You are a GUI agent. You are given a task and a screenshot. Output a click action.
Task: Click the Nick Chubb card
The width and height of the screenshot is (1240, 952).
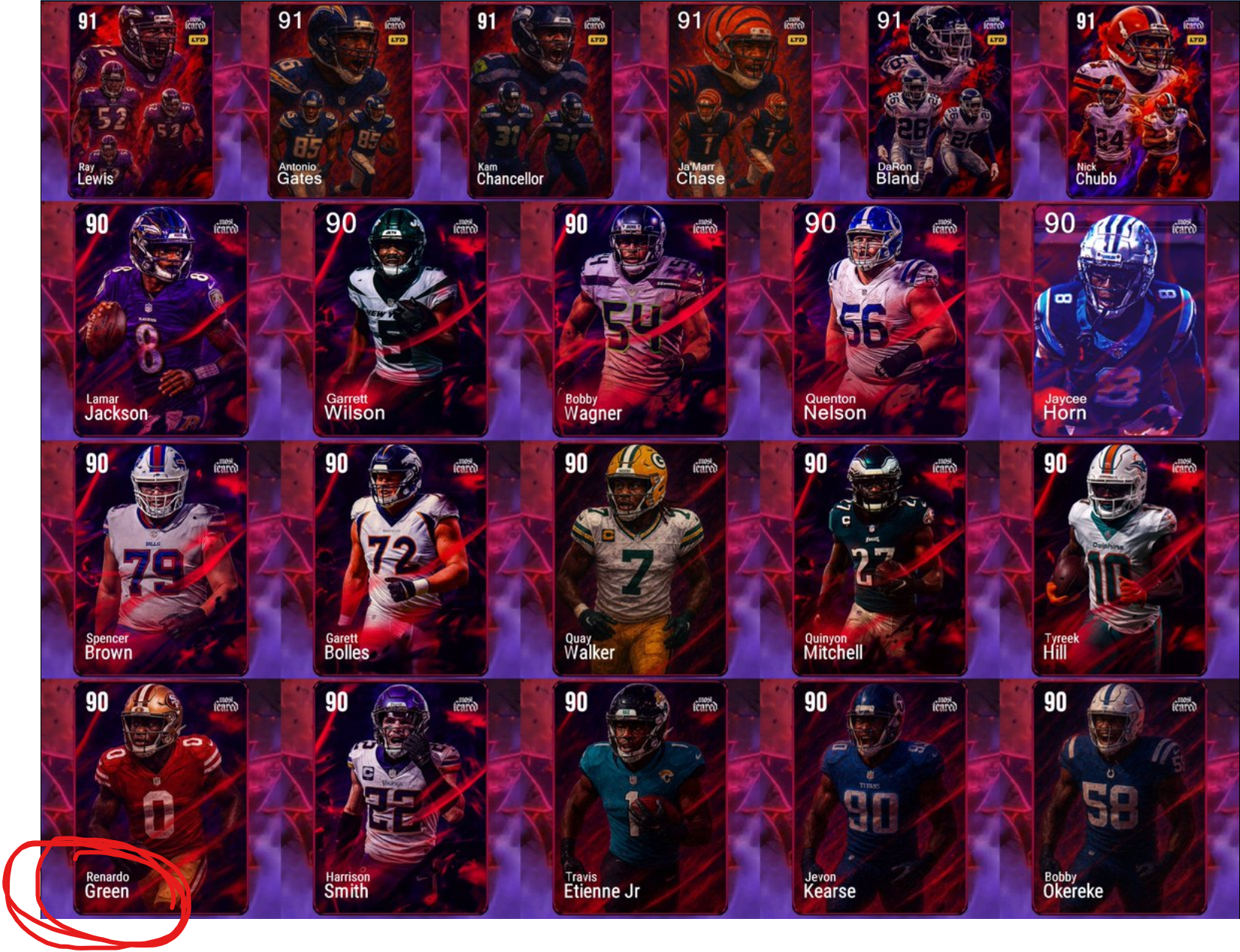1139,101
